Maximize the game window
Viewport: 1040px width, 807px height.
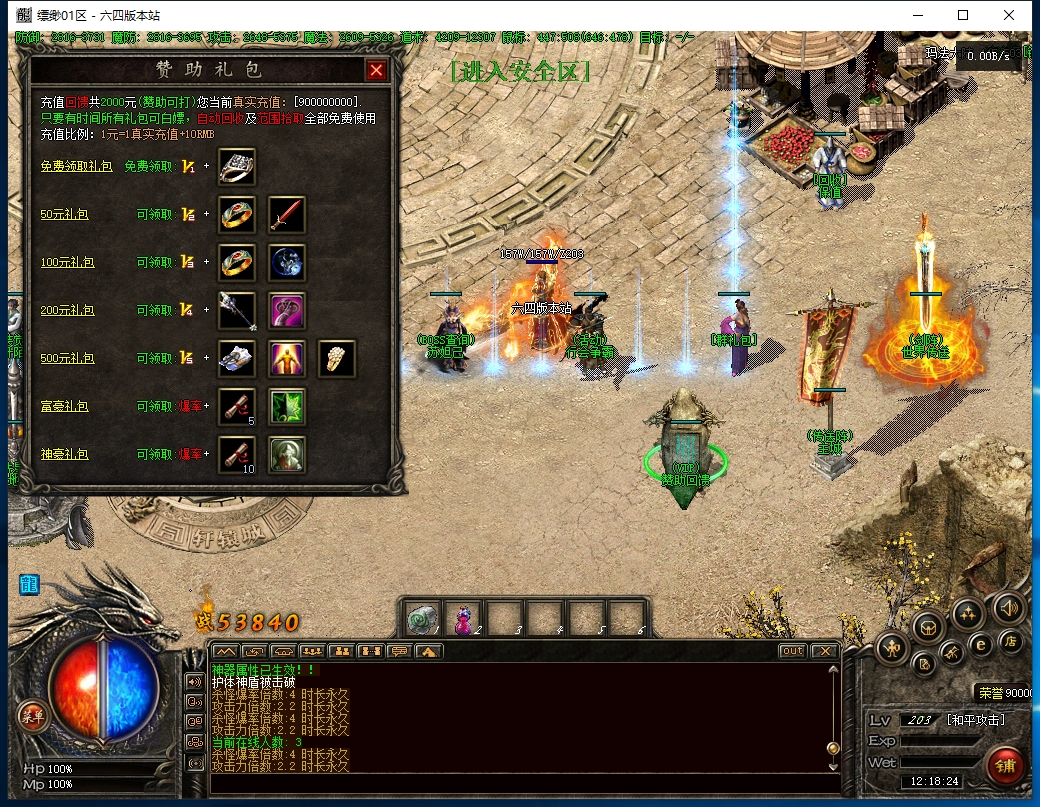coord(963,15)
